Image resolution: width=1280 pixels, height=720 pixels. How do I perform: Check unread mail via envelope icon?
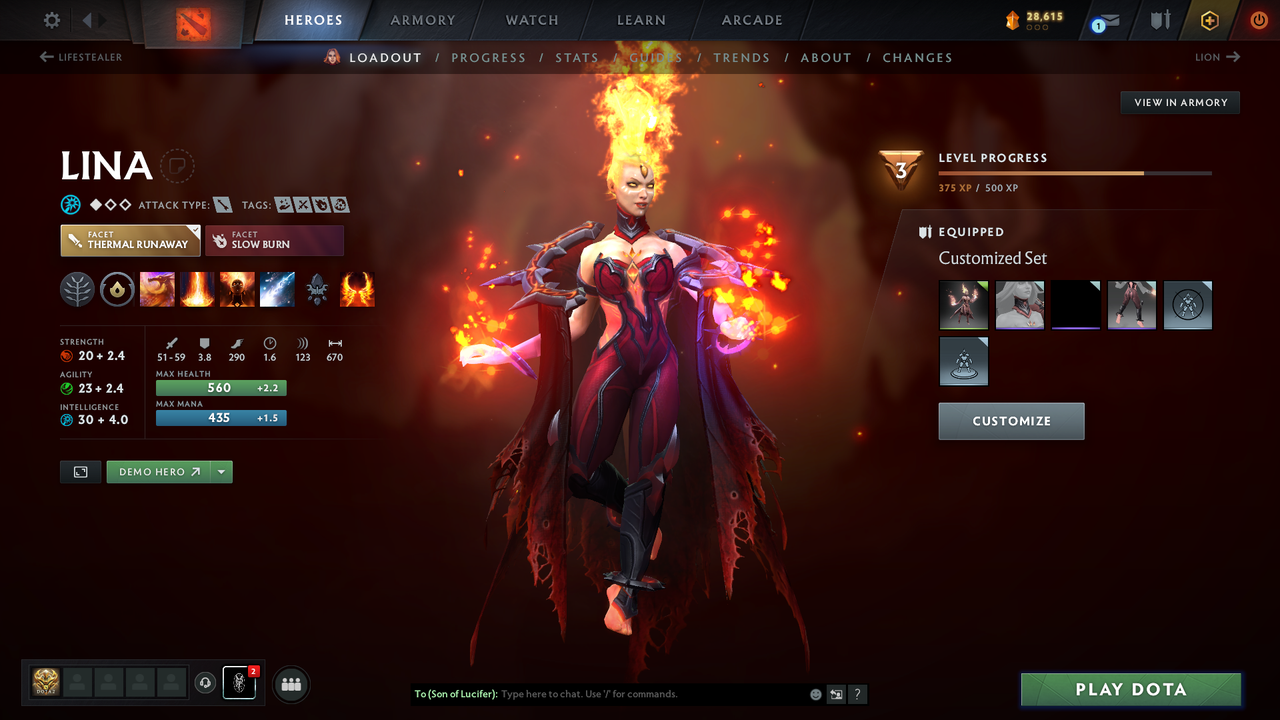[1106, 19]
